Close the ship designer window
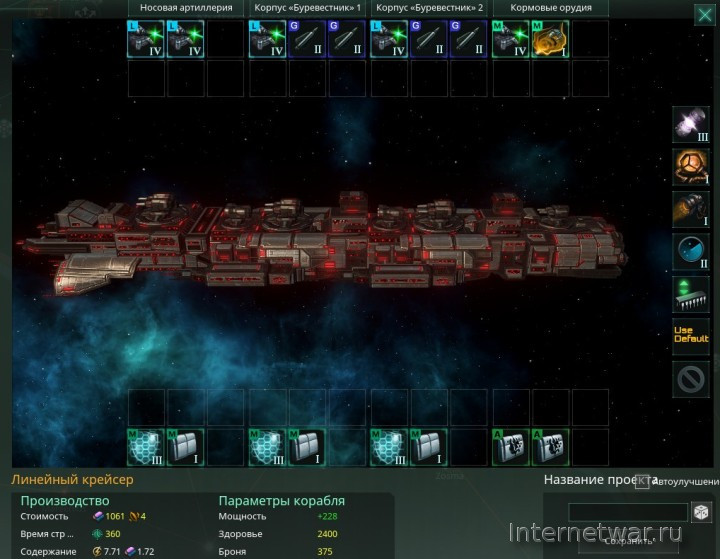The width and height of the screenshot is (720, 559). (x=705, y=13)
